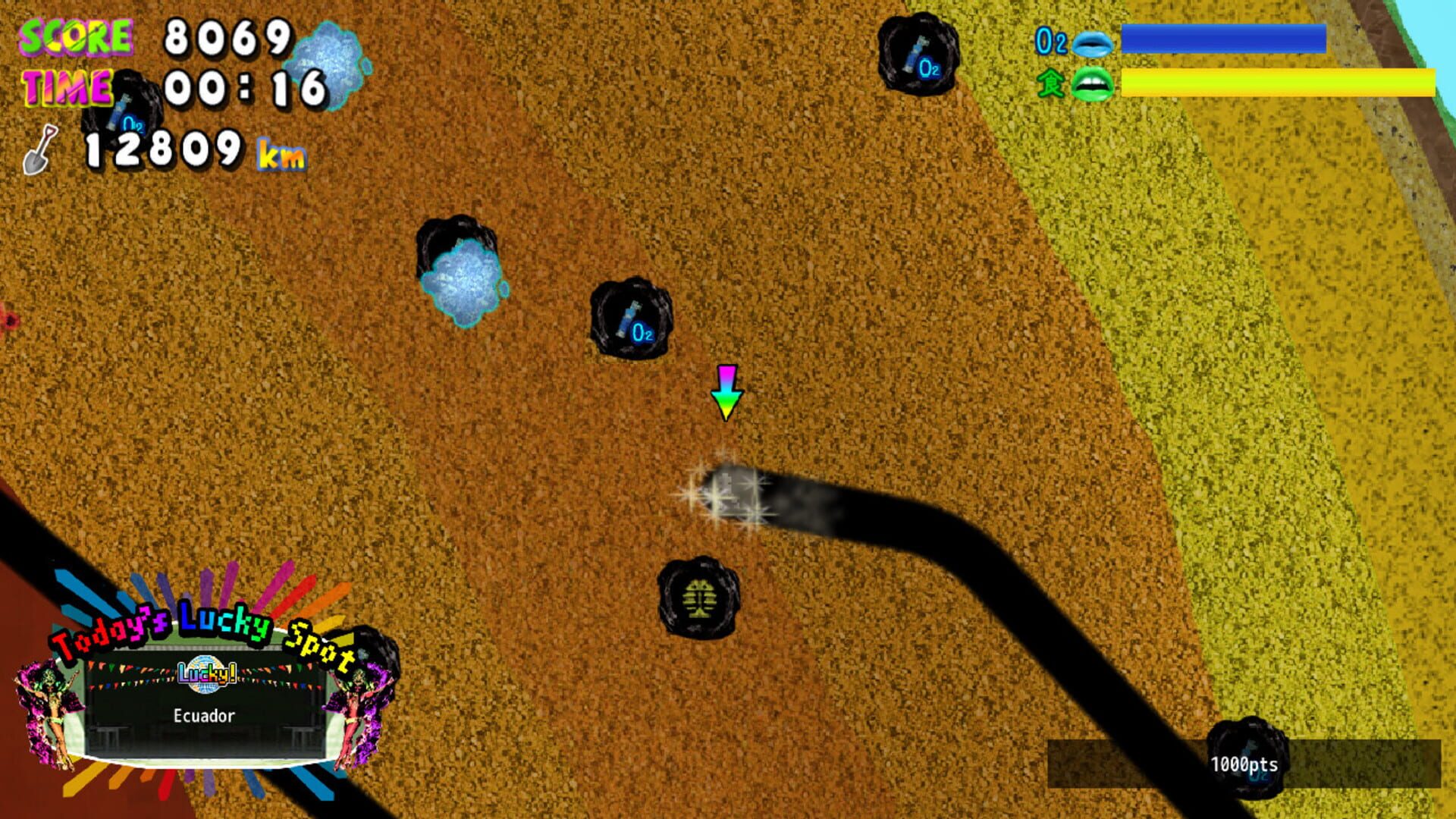
Task: Toggle the large blue crystal in mid field
Action: 463,281
